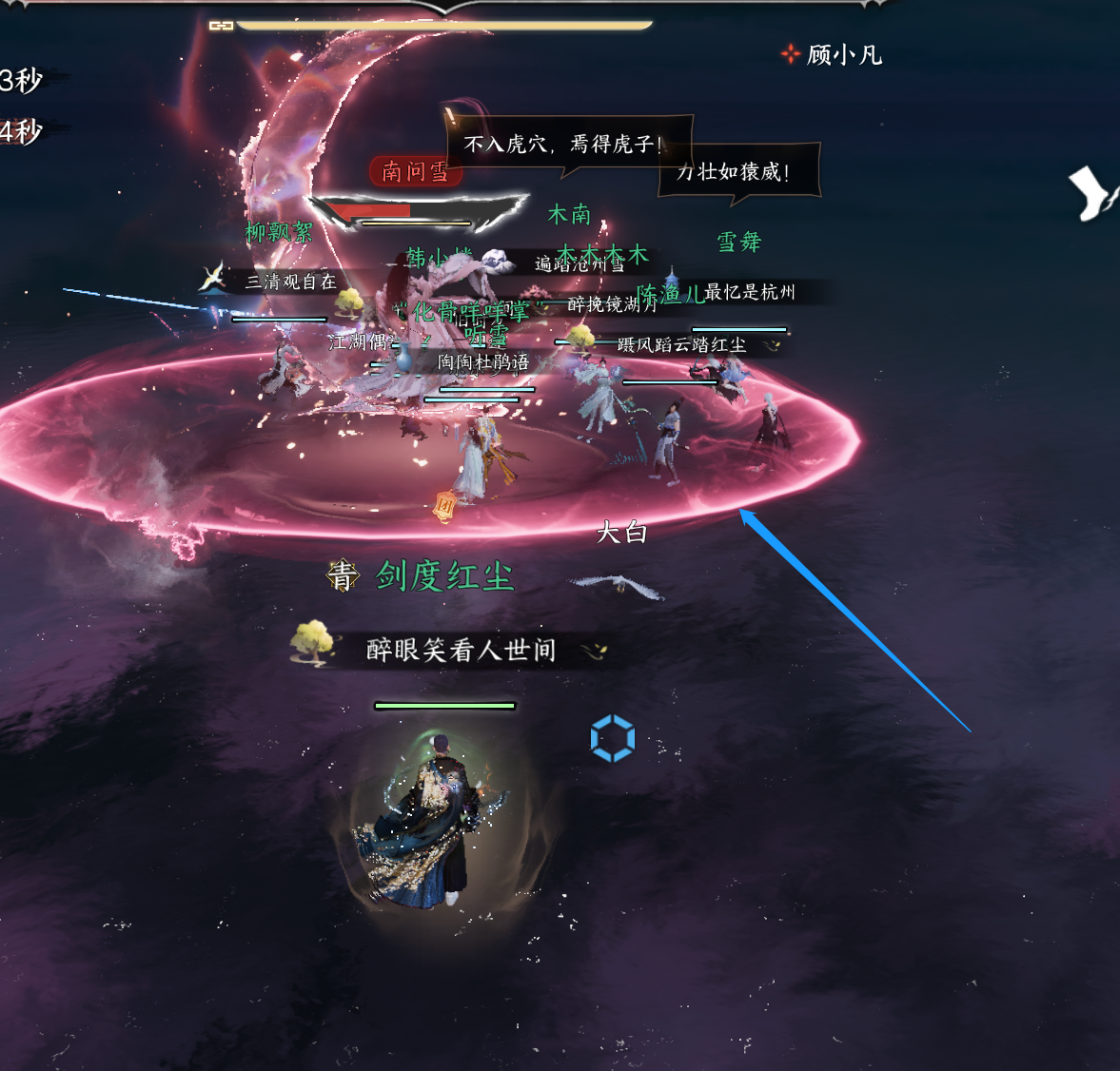
Task: Select the red 南问雪 boss nameplate
Action: click(x=416, y=171)
